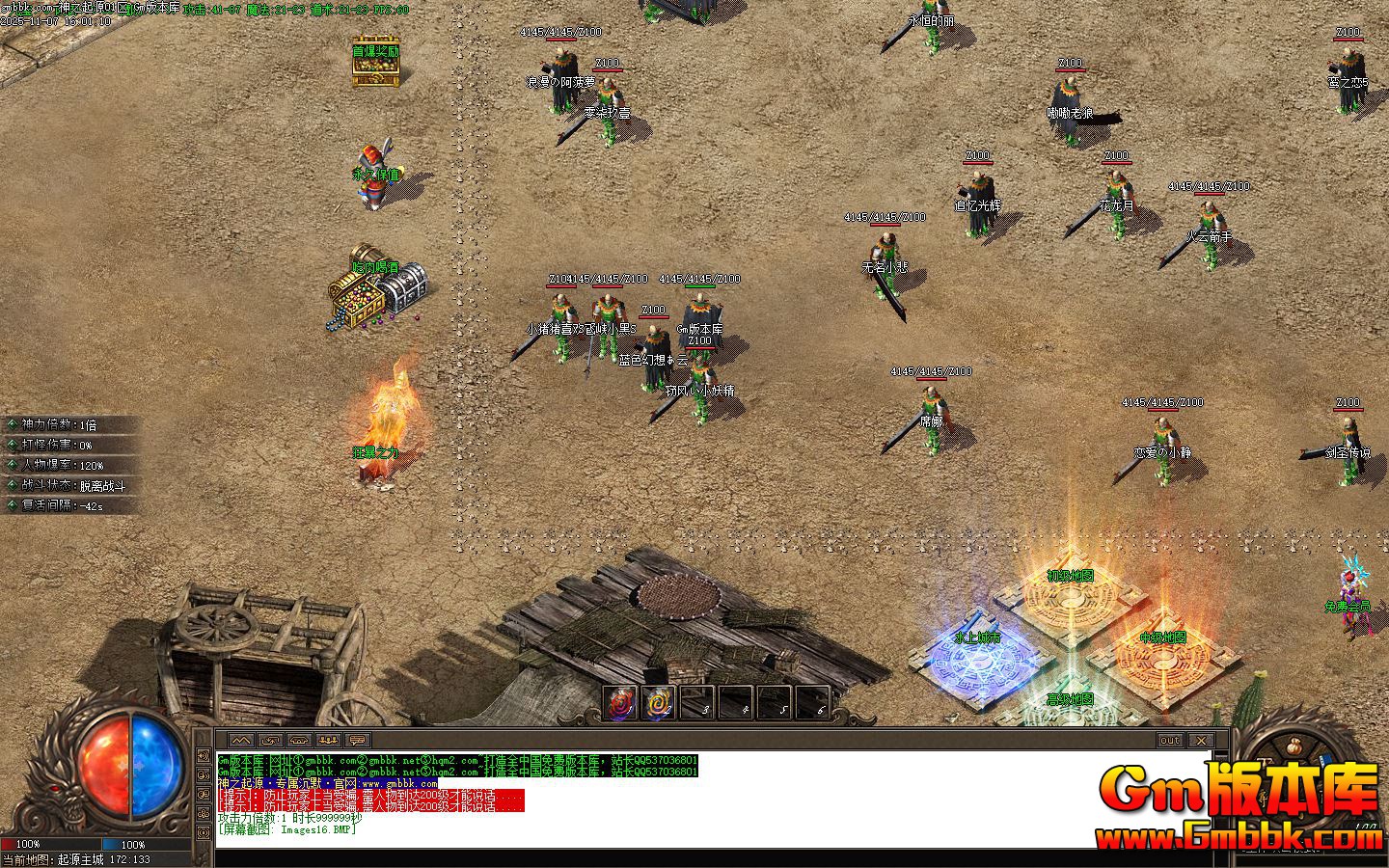
Task: Click the mountain-shaped chat toolbar button
Action: pos(241,740)
